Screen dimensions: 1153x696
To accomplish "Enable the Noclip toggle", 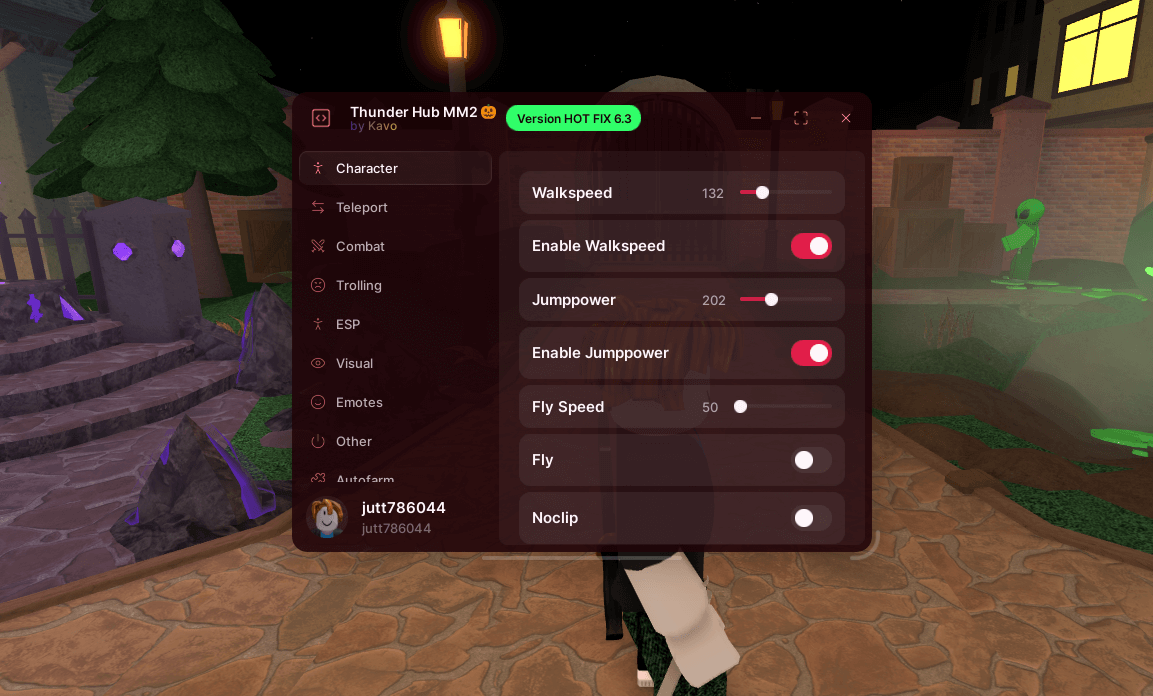I will [x=811, y=518].
